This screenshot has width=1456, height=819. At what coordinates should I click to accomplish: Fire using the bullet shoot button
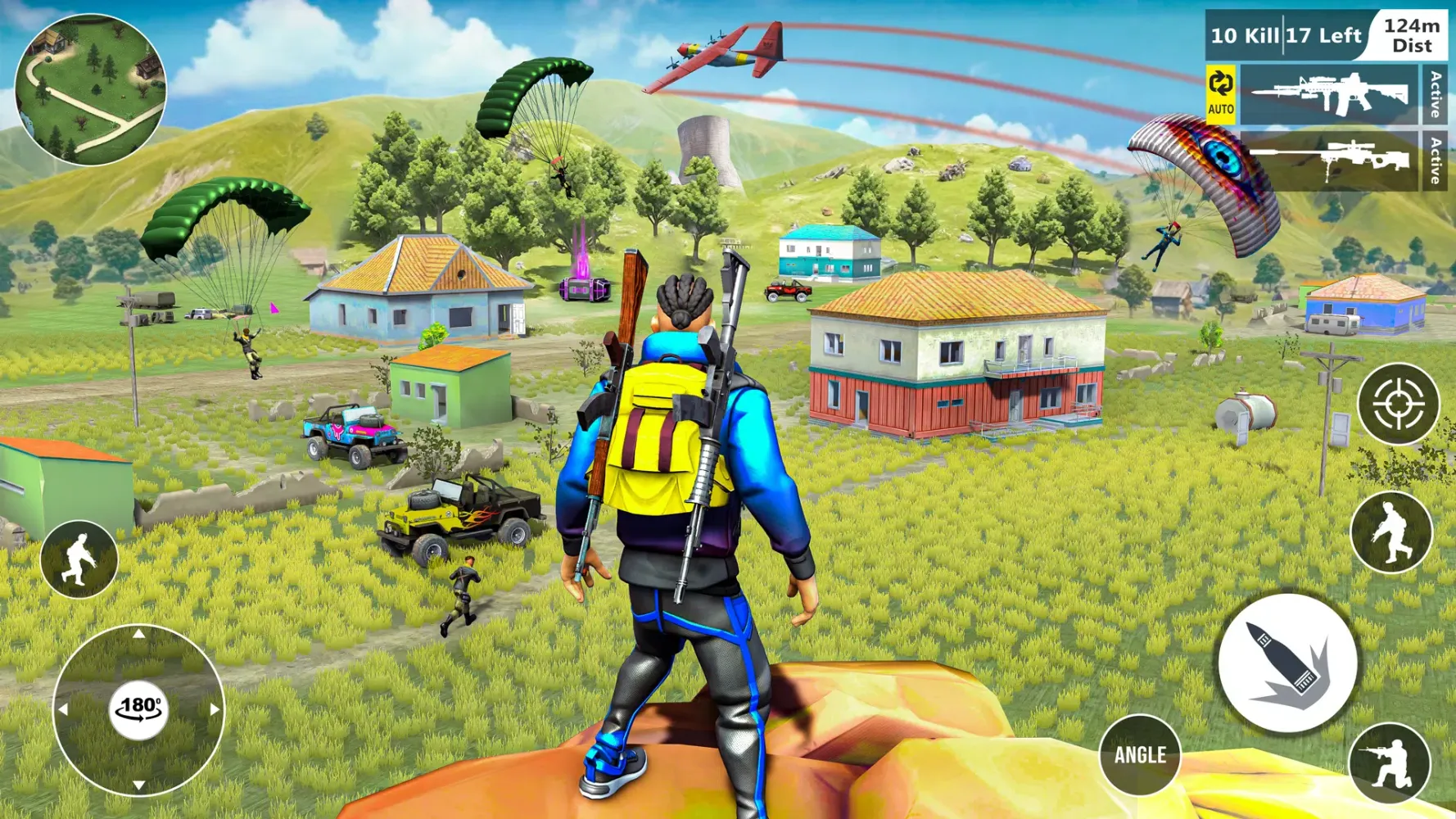pos(1287,663)
